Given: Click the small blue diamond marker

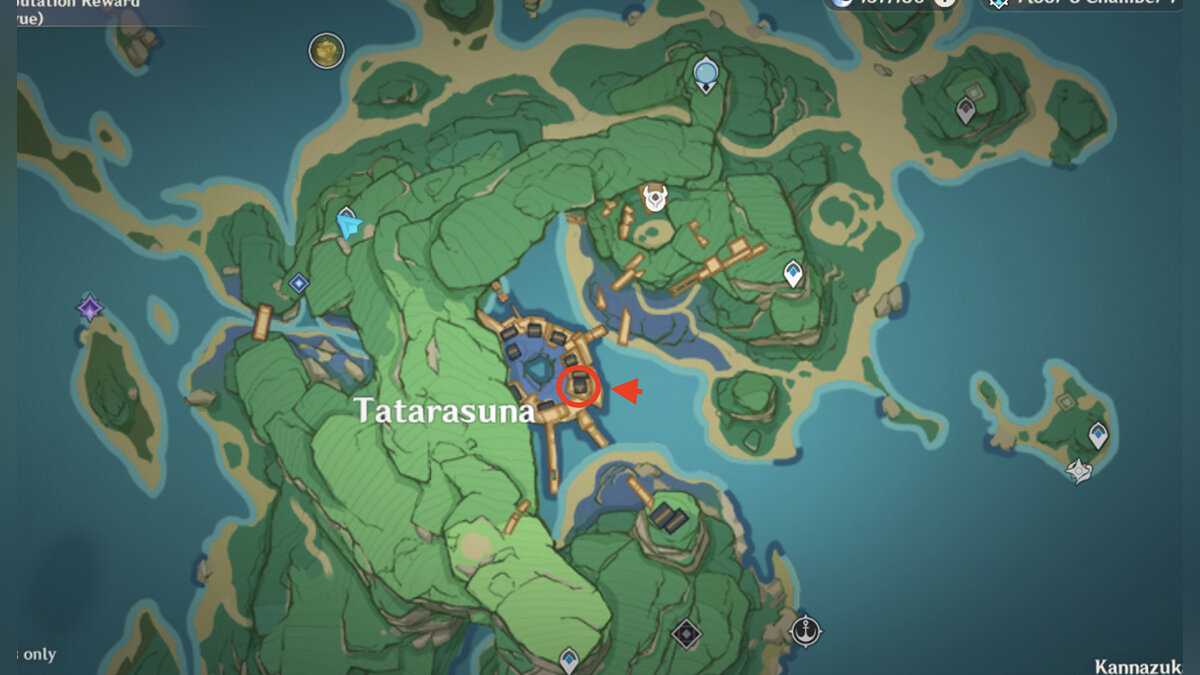Looking at the screenshot, I should click(298, 284).
